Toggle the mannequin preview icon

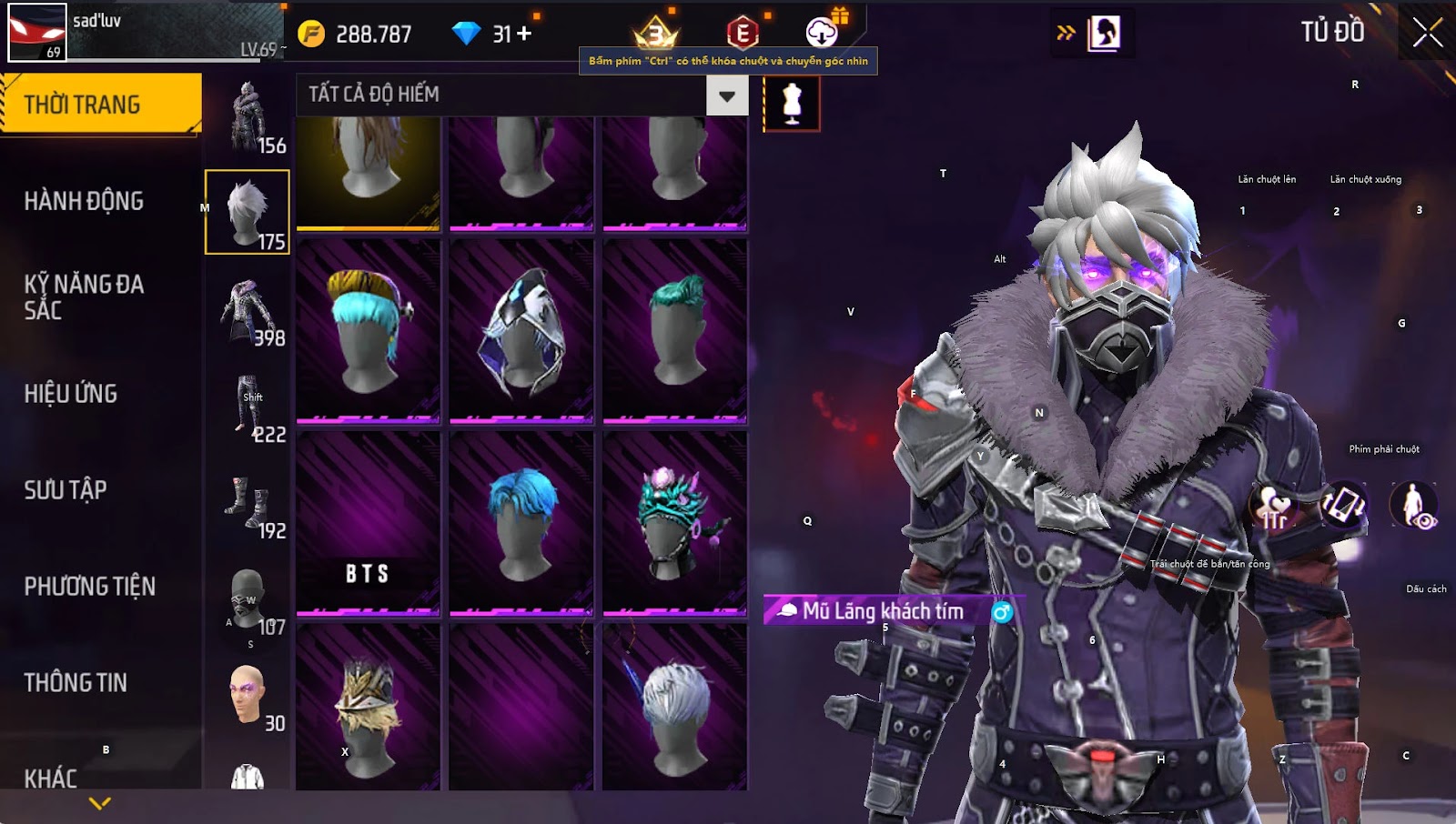click(792, 103)
